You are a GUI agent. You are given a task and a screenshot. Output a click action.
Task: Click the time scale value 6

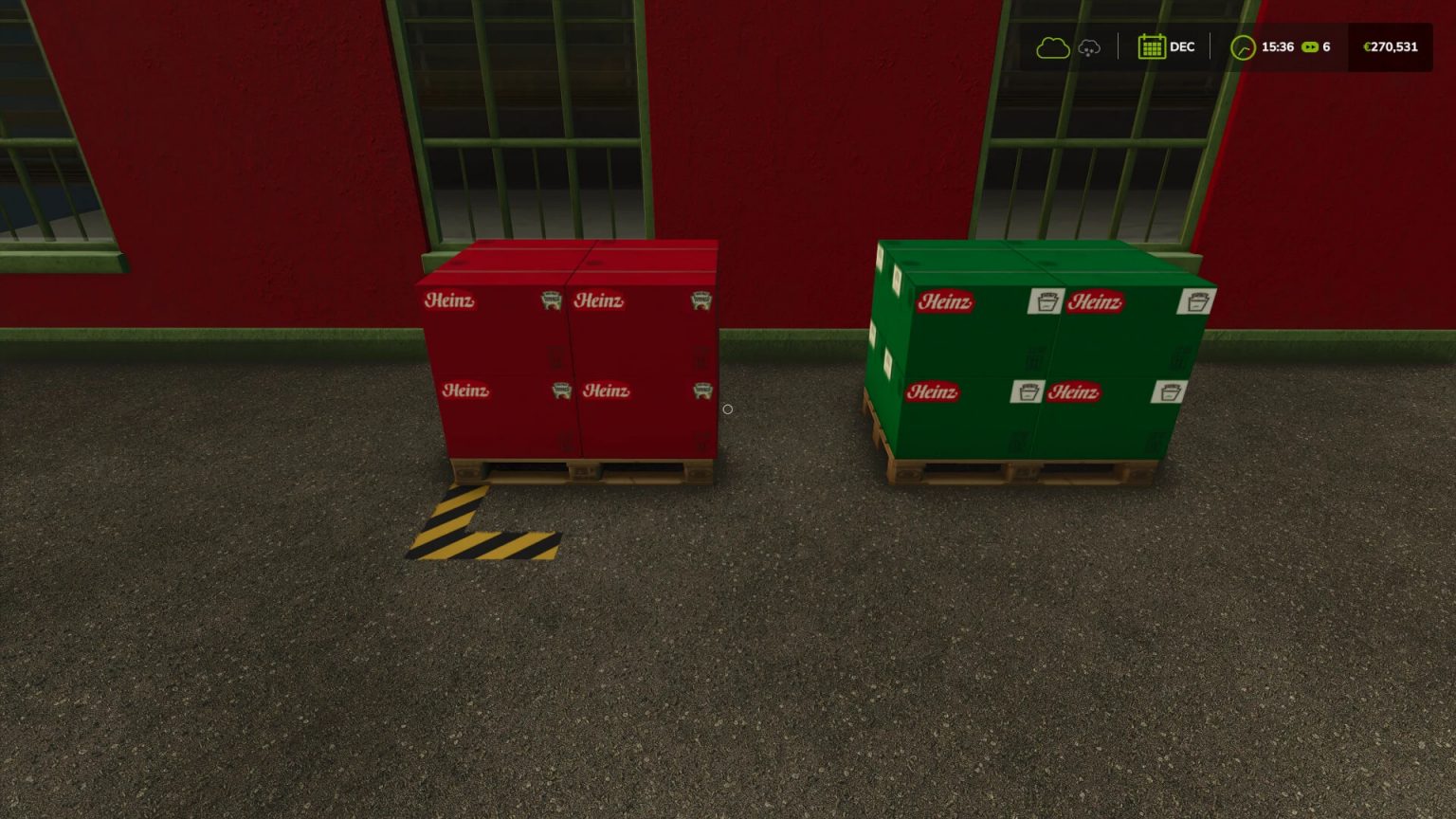1326,46
